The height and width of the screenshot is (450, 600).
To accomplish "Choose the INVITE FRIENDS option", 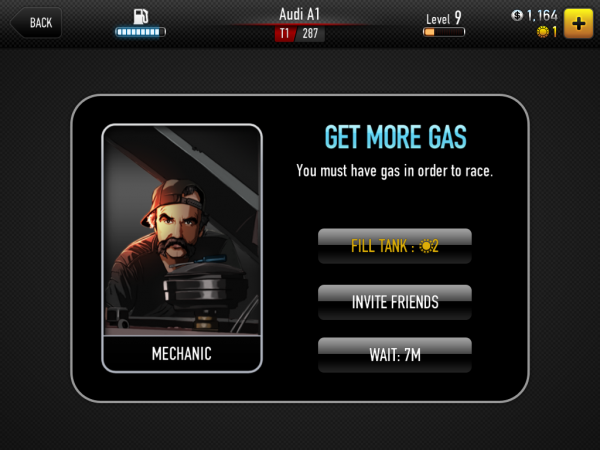I will (x=395, y=299).
